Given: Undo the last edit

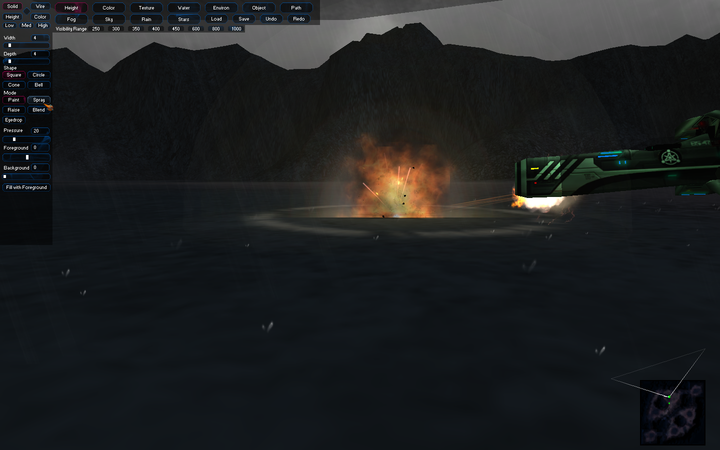Looking at the screenshot, I should 271,19.
